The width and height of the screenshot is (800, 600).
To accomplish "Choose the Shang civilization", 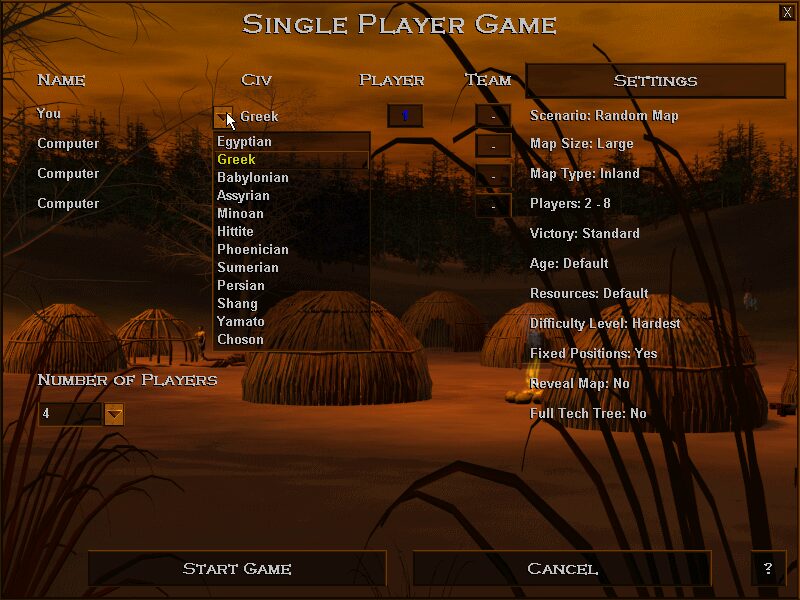I will (x=238, y=304).
